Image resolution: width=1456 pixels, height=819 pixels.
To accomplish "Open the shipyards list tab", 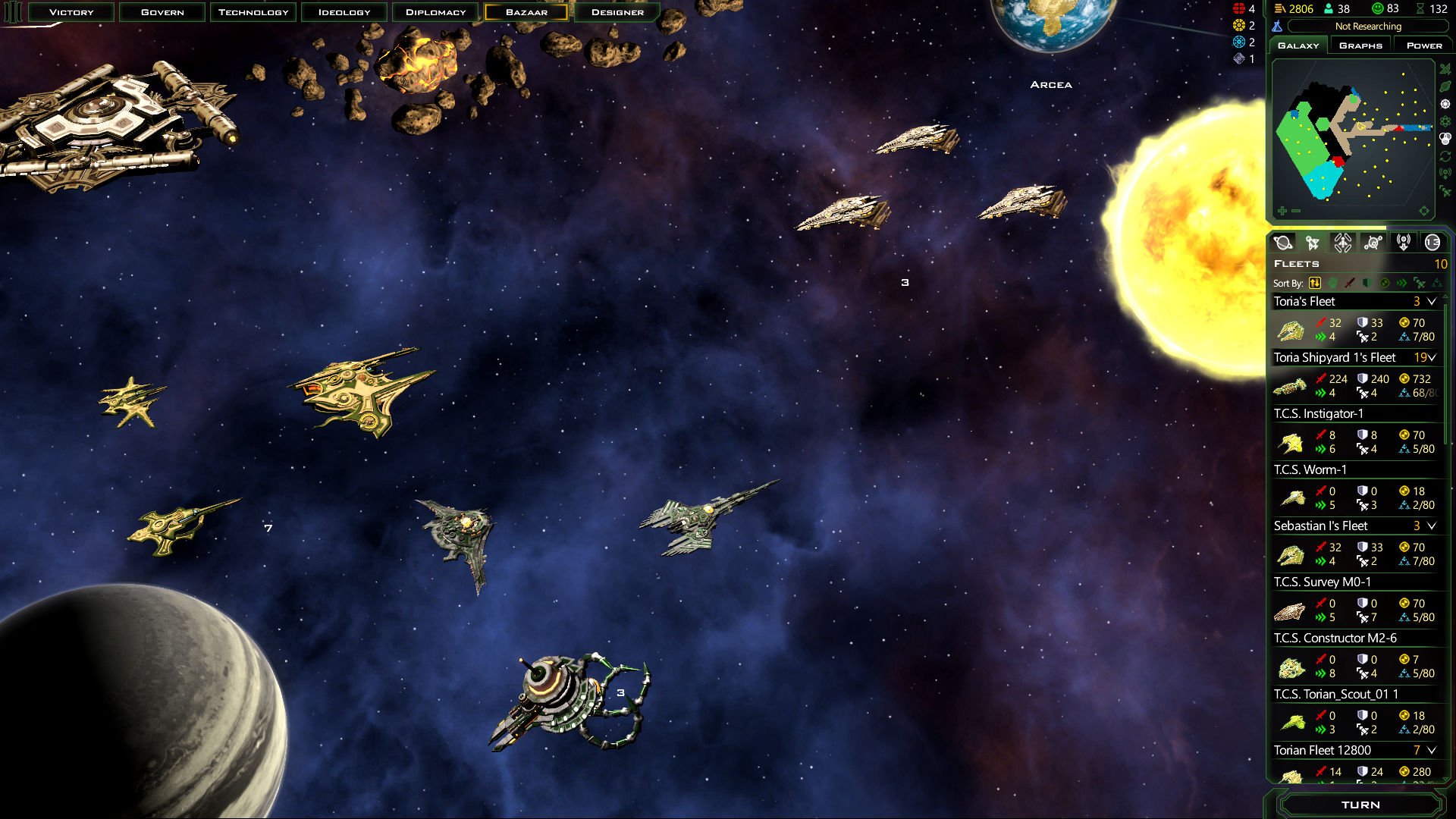I will tap(1343, 243).
